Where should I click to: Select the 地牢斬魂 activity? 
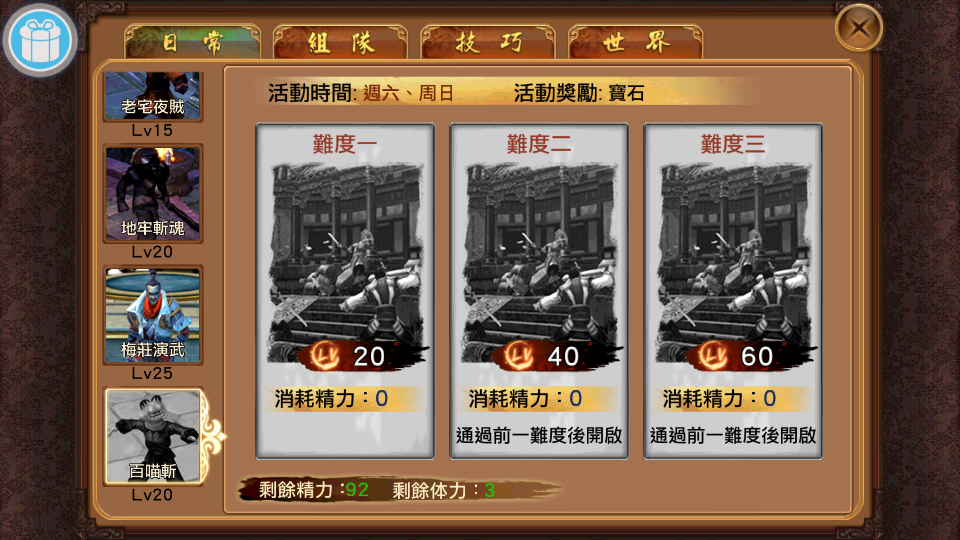click(x=153, y=194)
